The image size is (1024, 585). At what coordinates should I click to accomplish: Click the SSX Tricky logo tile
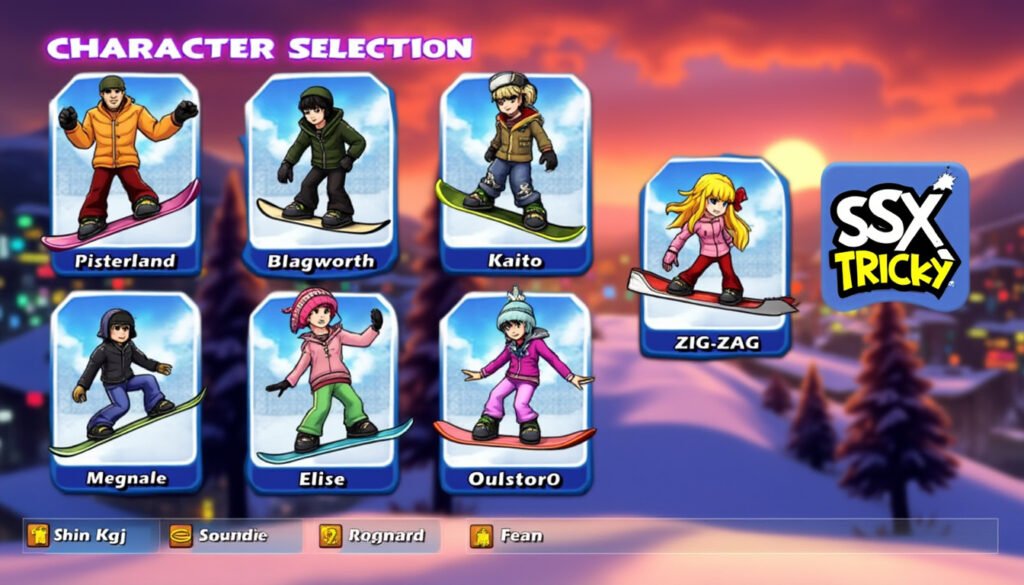point(894,237)
